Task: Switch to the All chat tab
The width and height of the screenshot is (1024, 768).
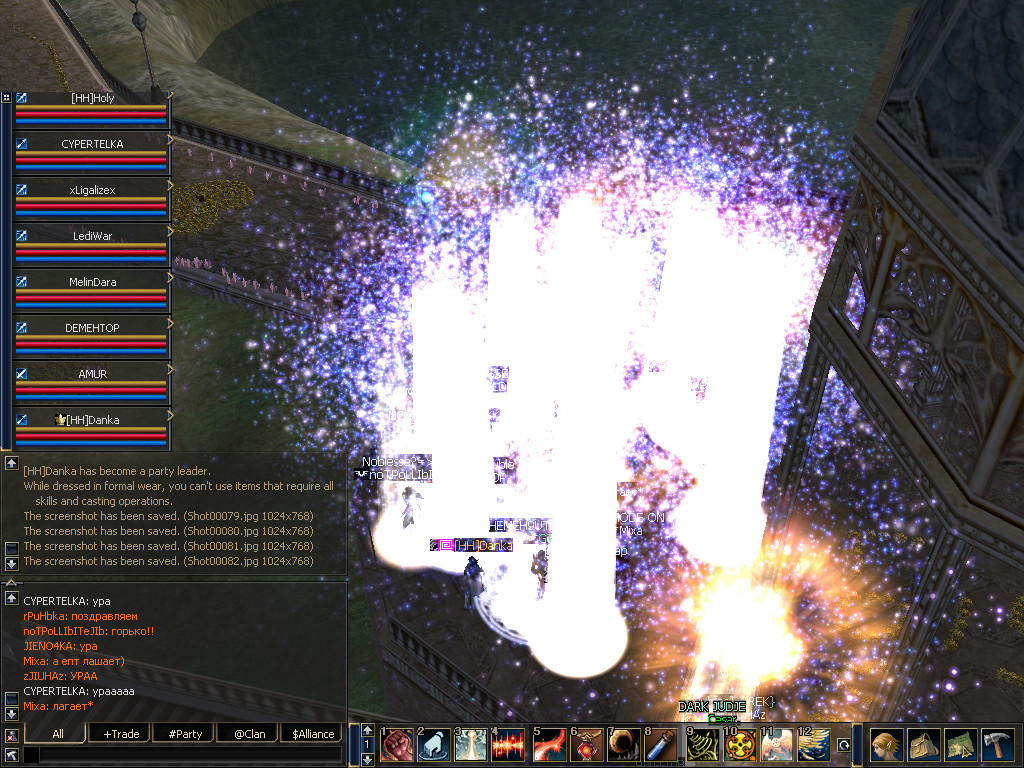Action: [x=58, y=734]
